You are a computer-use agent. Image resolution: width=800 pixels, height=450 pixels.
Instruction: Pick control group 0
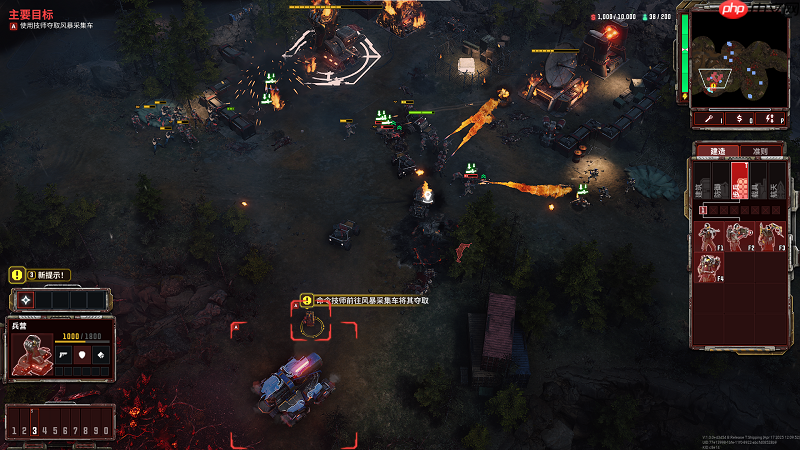(x=106, y=430)
